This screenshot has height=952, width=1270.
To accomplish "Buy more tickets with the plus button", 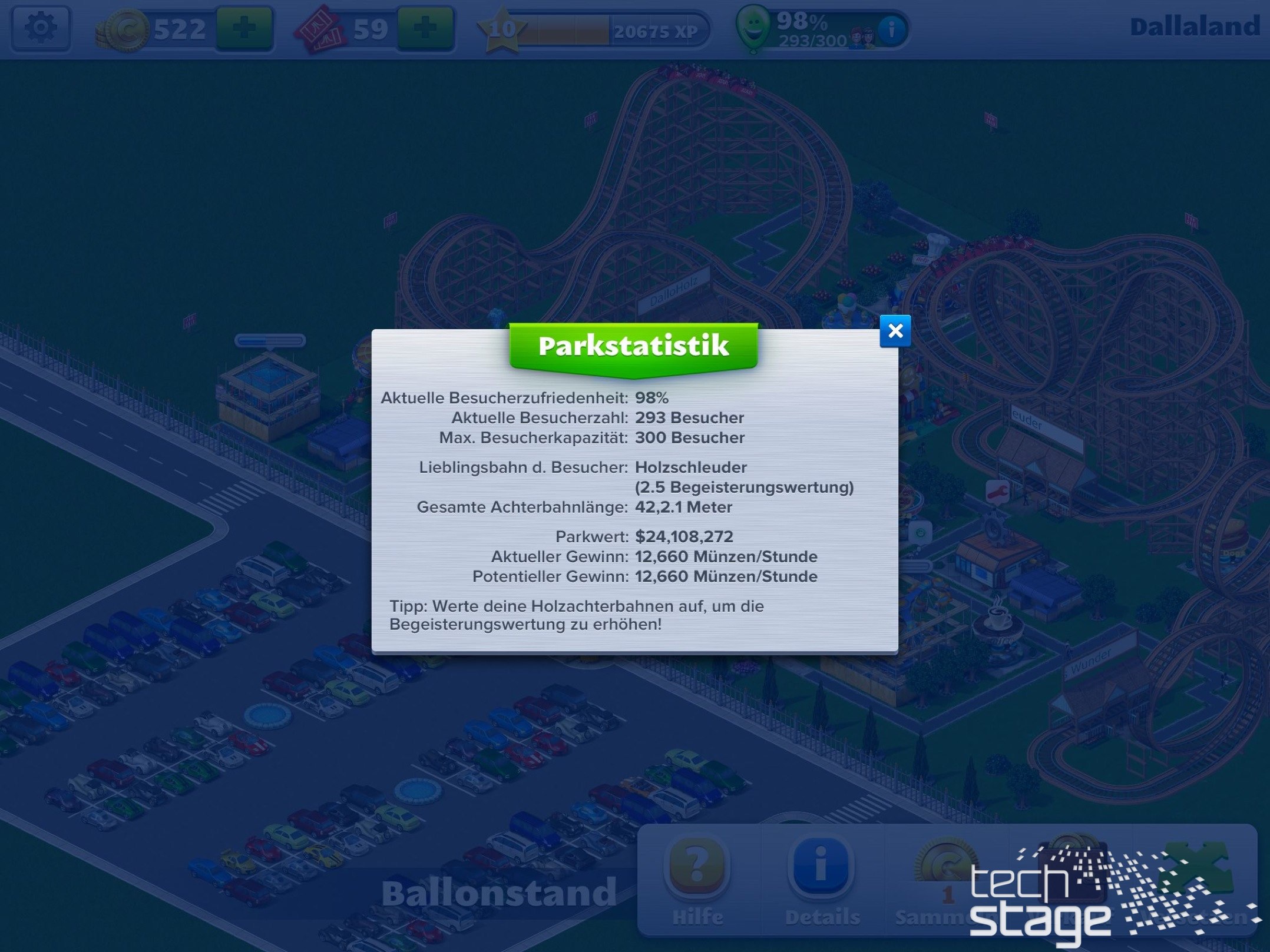I will [x=426, y=28].
